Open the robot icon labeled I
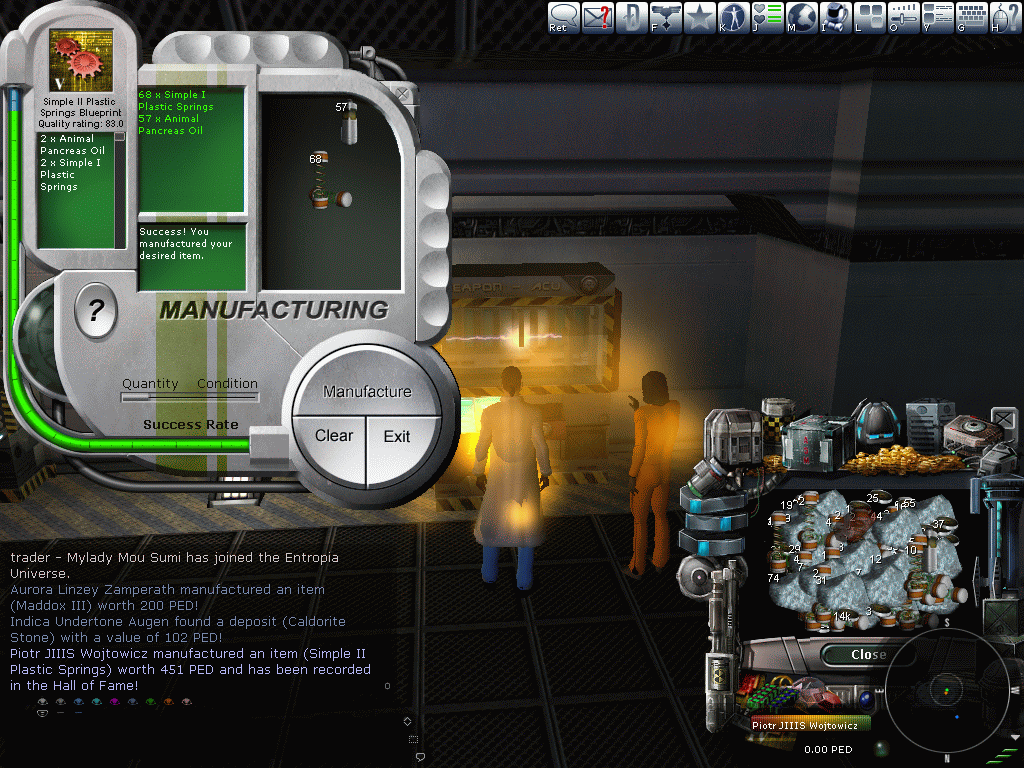 pos(835,17)
